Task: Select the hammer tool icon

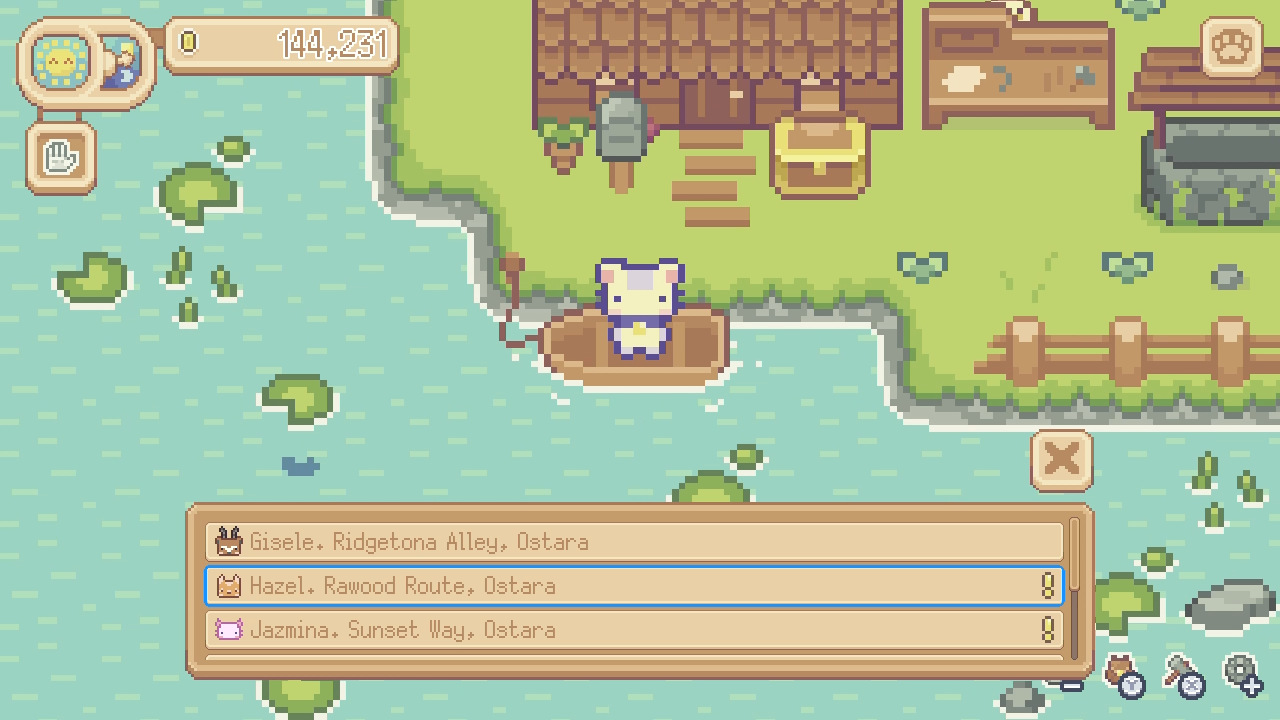Action: (x=1178, y=665)
